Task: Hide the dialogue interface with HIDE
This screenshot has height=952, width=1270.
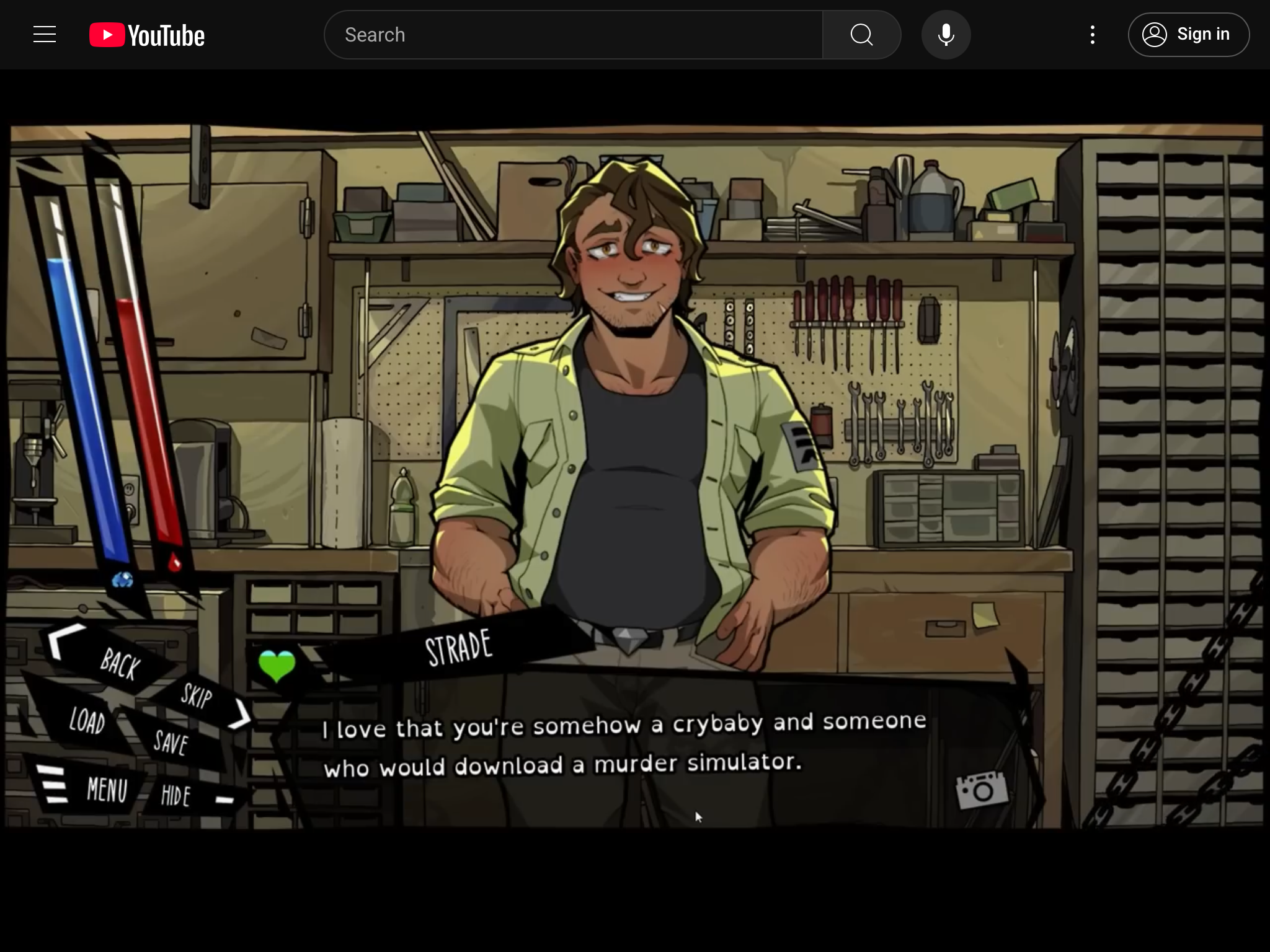Action: click(175, 795)
